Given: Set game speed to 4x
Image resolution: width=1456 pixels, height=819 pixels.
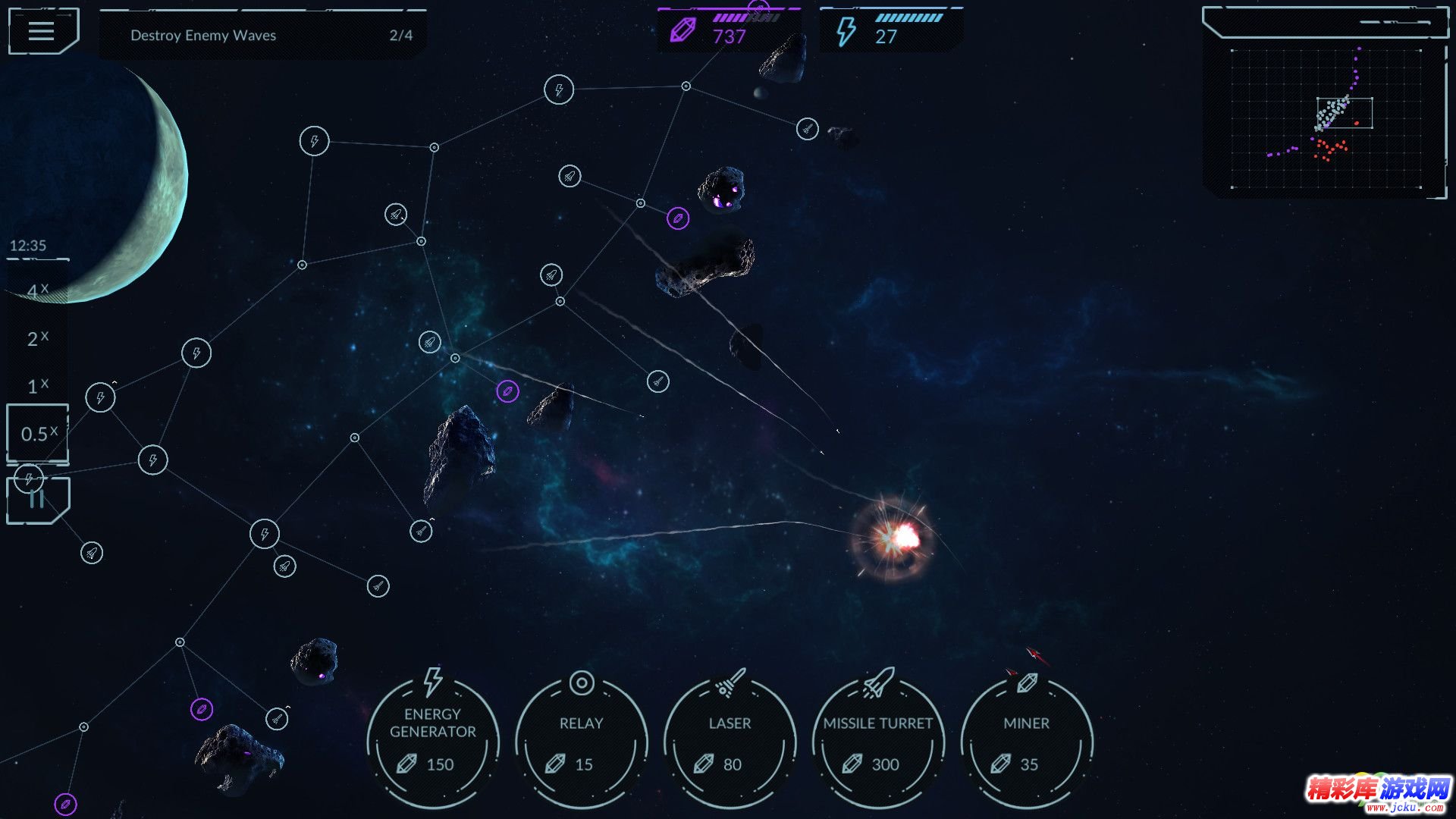Looking at the screenshot, I should [x=37, y=290].
